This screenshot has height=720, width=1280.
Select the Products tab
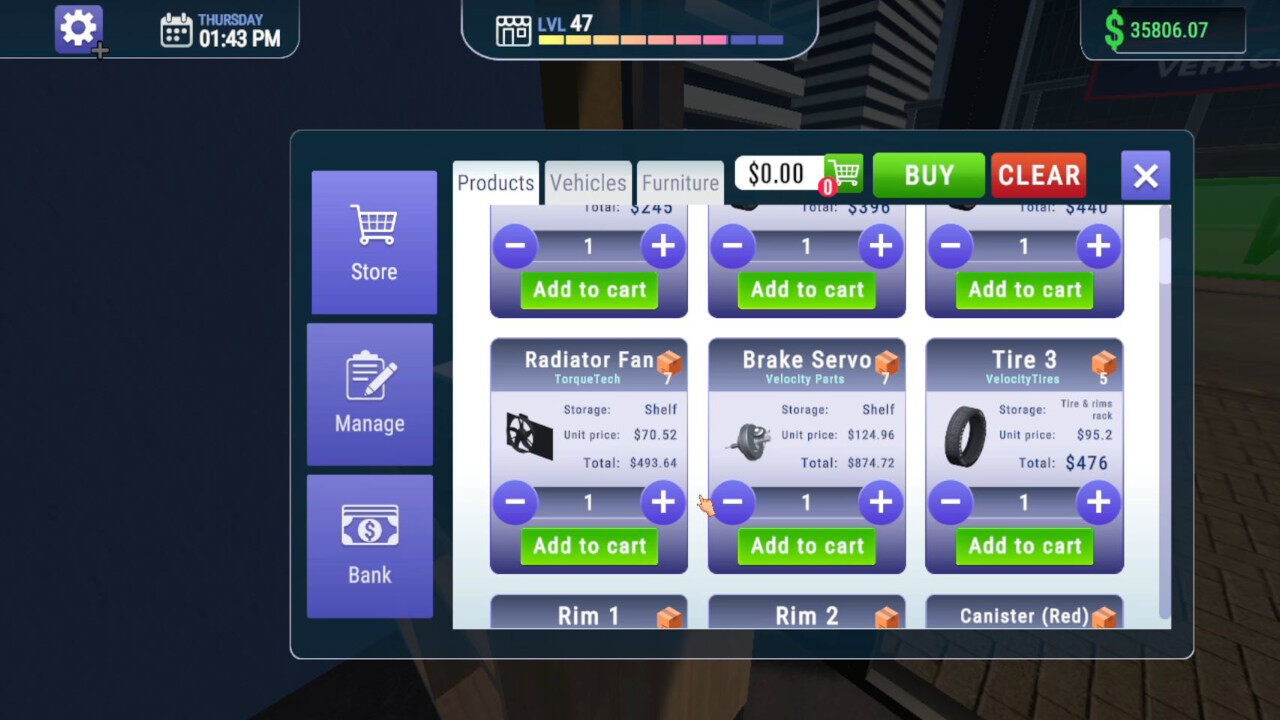(x=495, y=182)
